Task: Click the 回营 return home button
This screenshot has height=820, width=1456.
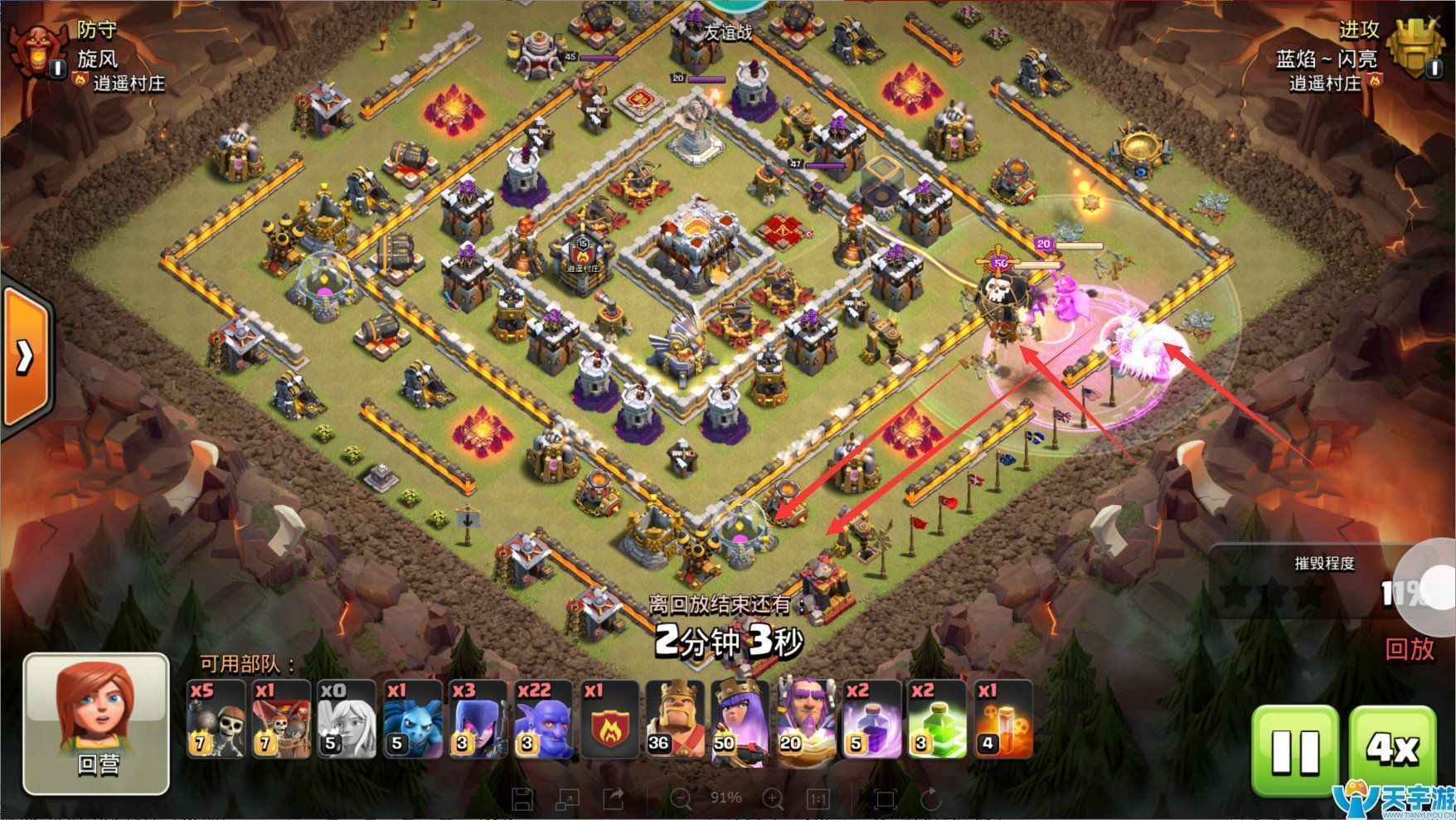Action: 96,724
